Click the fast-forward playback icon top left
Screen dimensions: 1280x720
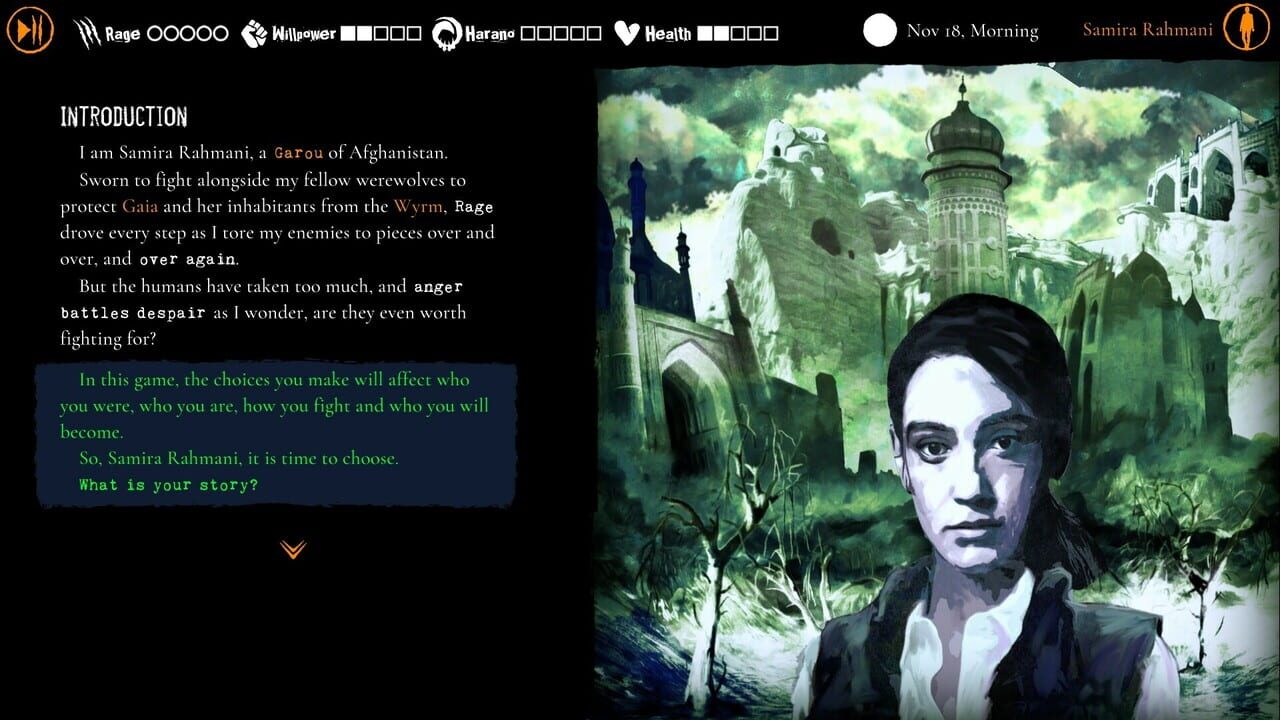(x=29, y=29)
